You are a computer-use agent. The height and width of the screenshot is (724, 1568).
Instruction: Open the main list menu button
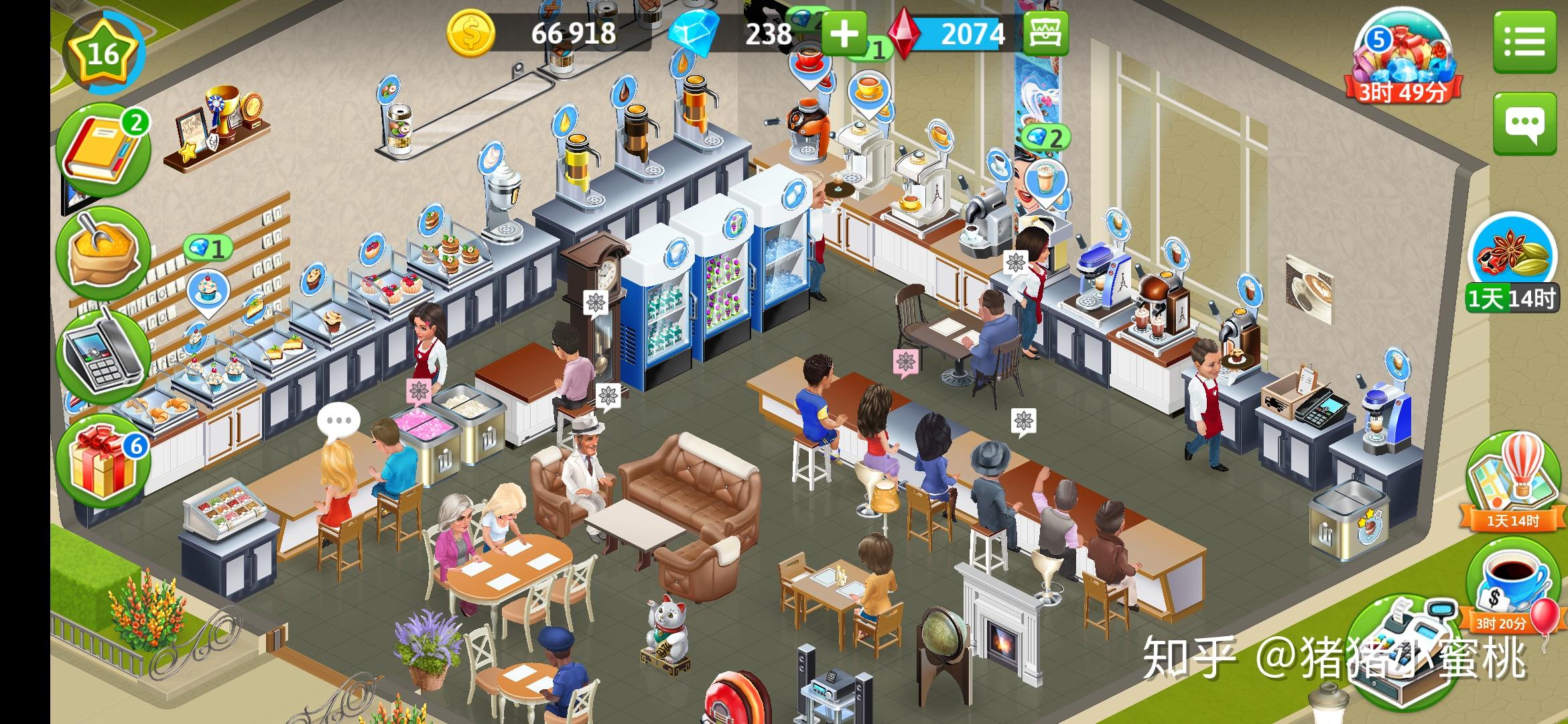[x=1524, y=42]
